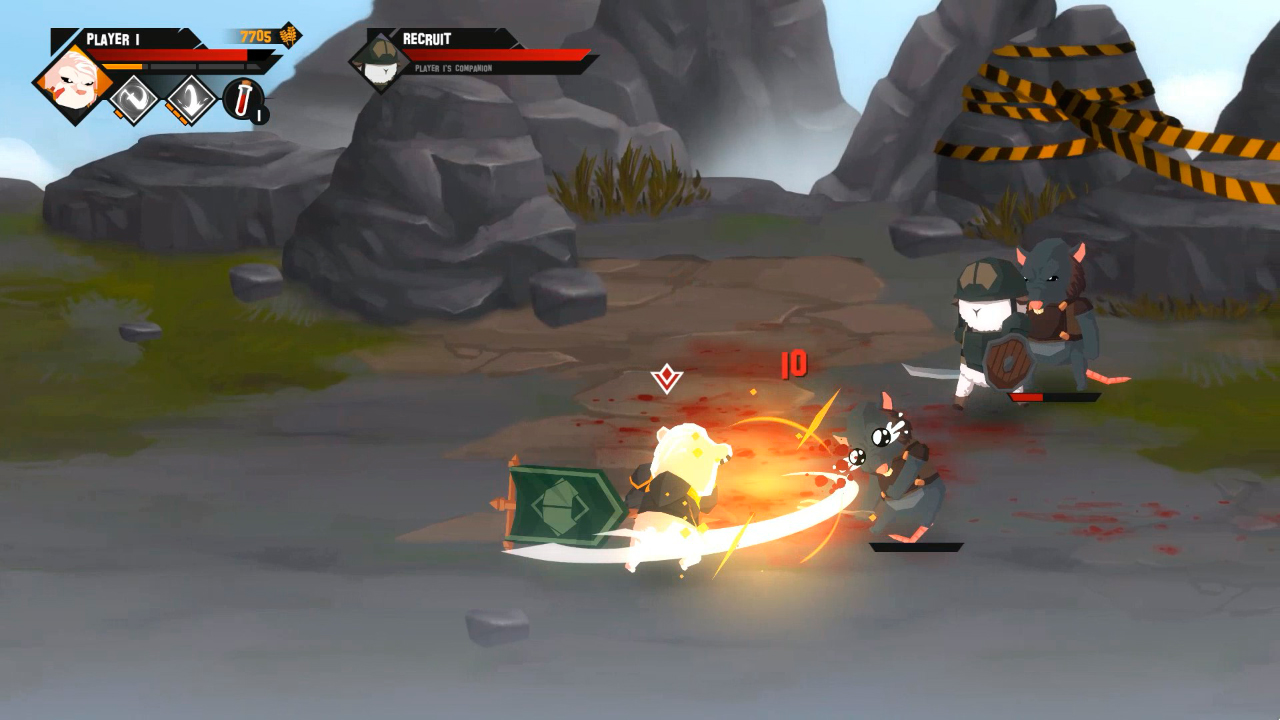Click the orange stamina segment under the health bar
Viewport: 1280px width, 720px height.
[122, 66]
